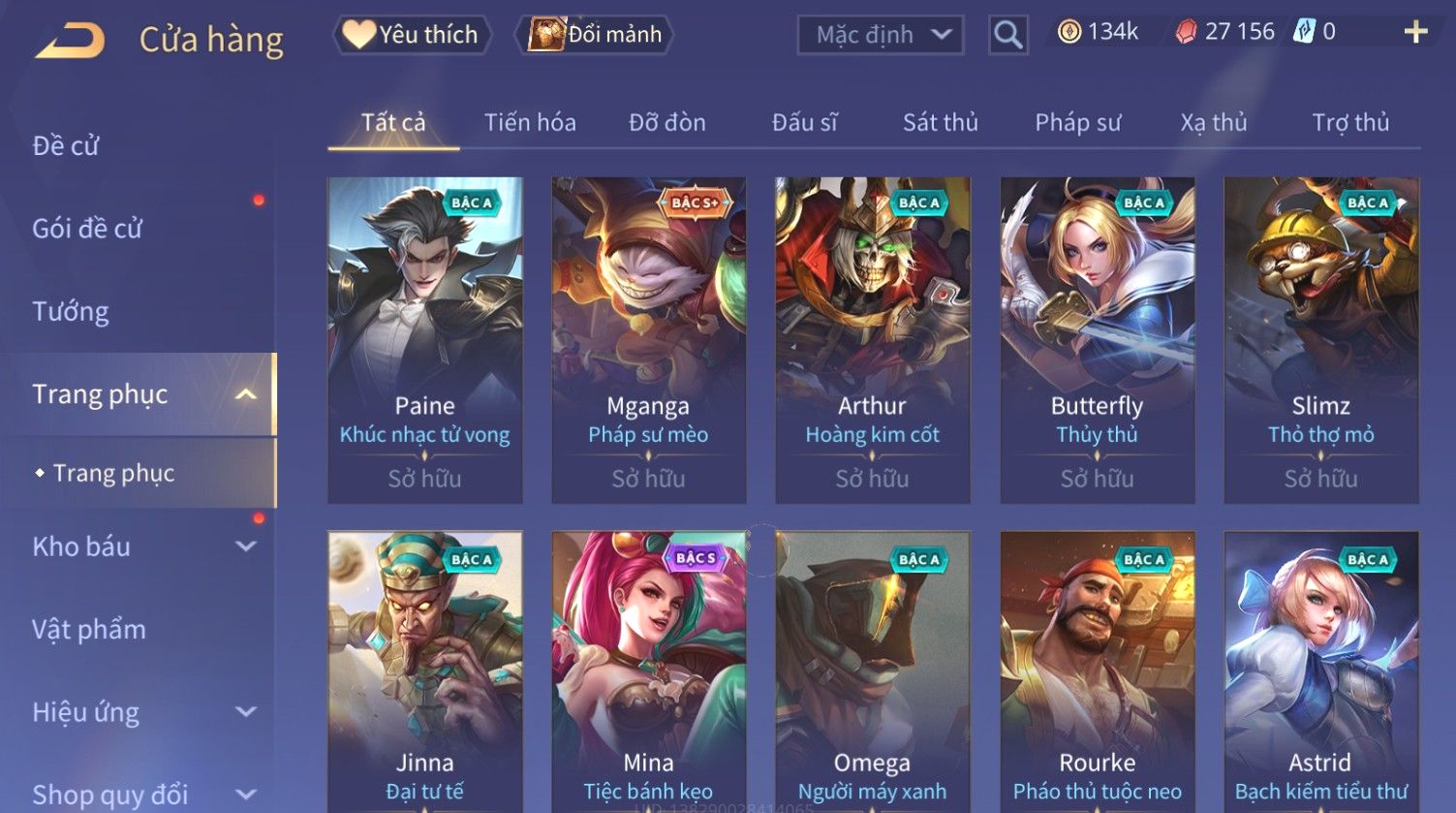Show the Sát thủ category
Viewport: 1456px width, 813px height.
[x=940, y=123]
